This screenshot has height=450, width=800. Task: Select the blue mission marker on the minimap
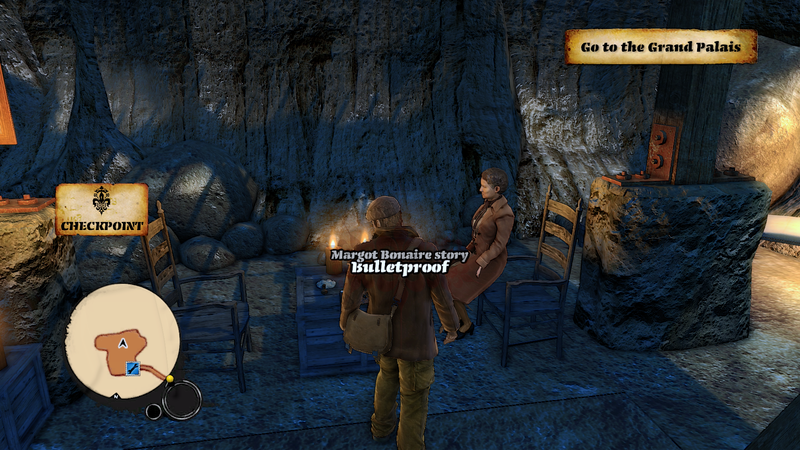pyautogui.click(x=132, y=370)
